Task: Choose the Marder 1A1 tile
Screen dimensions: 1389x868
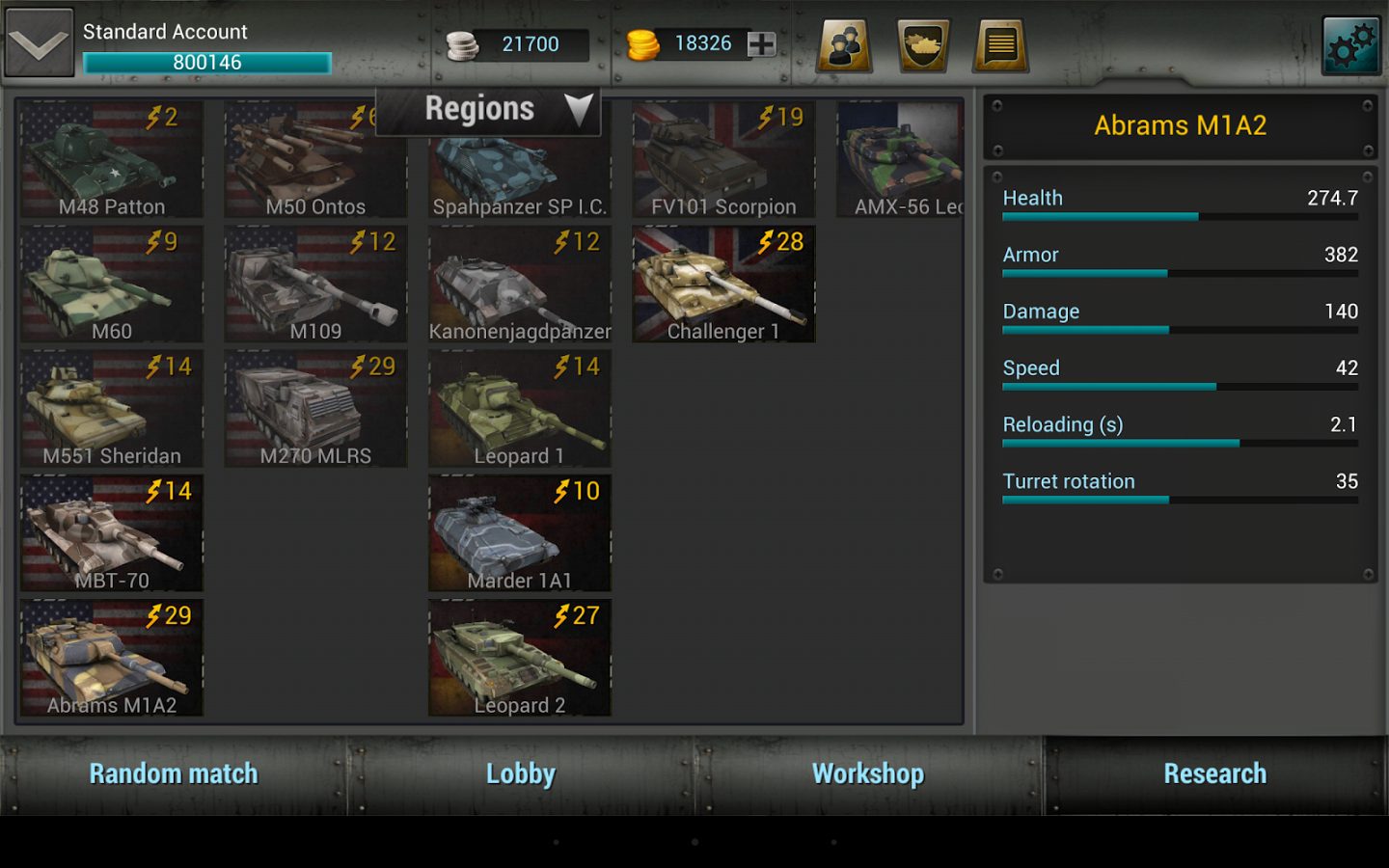Action: click(520, 533)
